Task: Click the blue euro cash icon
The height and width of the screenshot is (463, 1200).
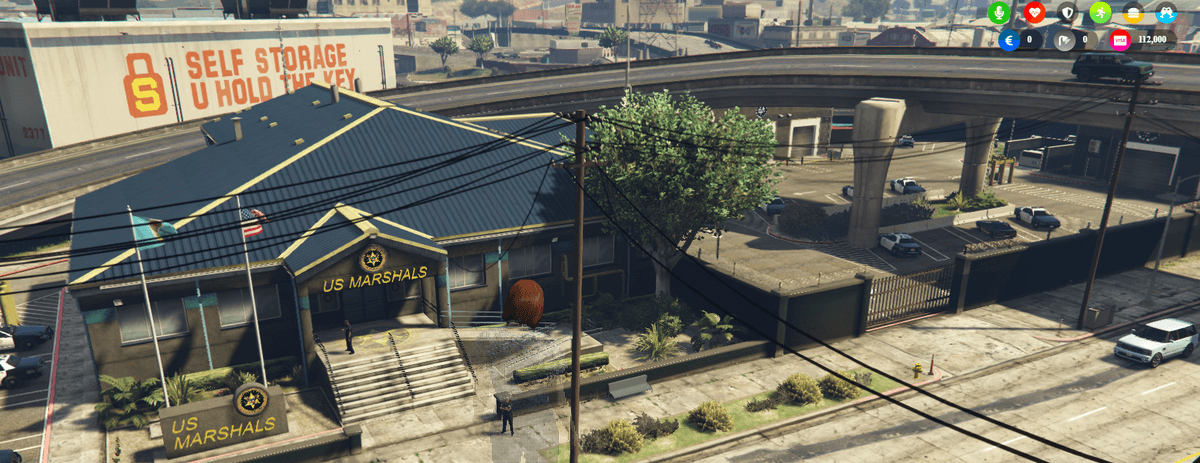Action: point(1010,40)
